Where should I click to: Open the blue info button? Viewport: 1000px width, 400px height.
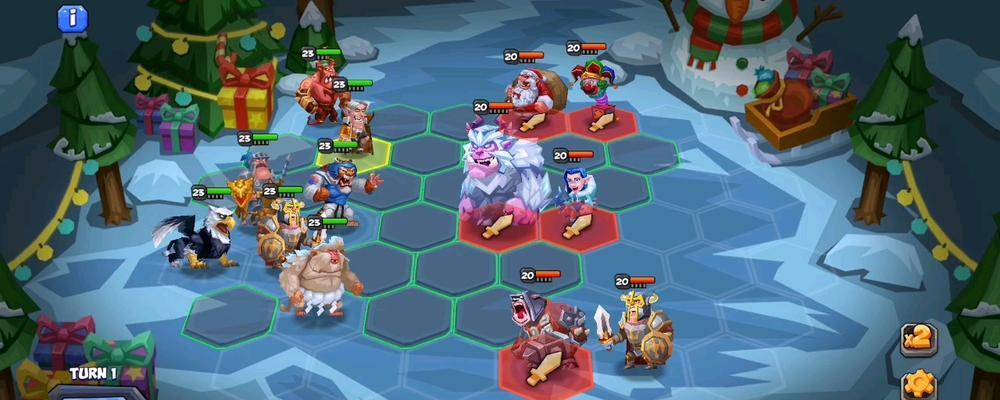[71, 17]
